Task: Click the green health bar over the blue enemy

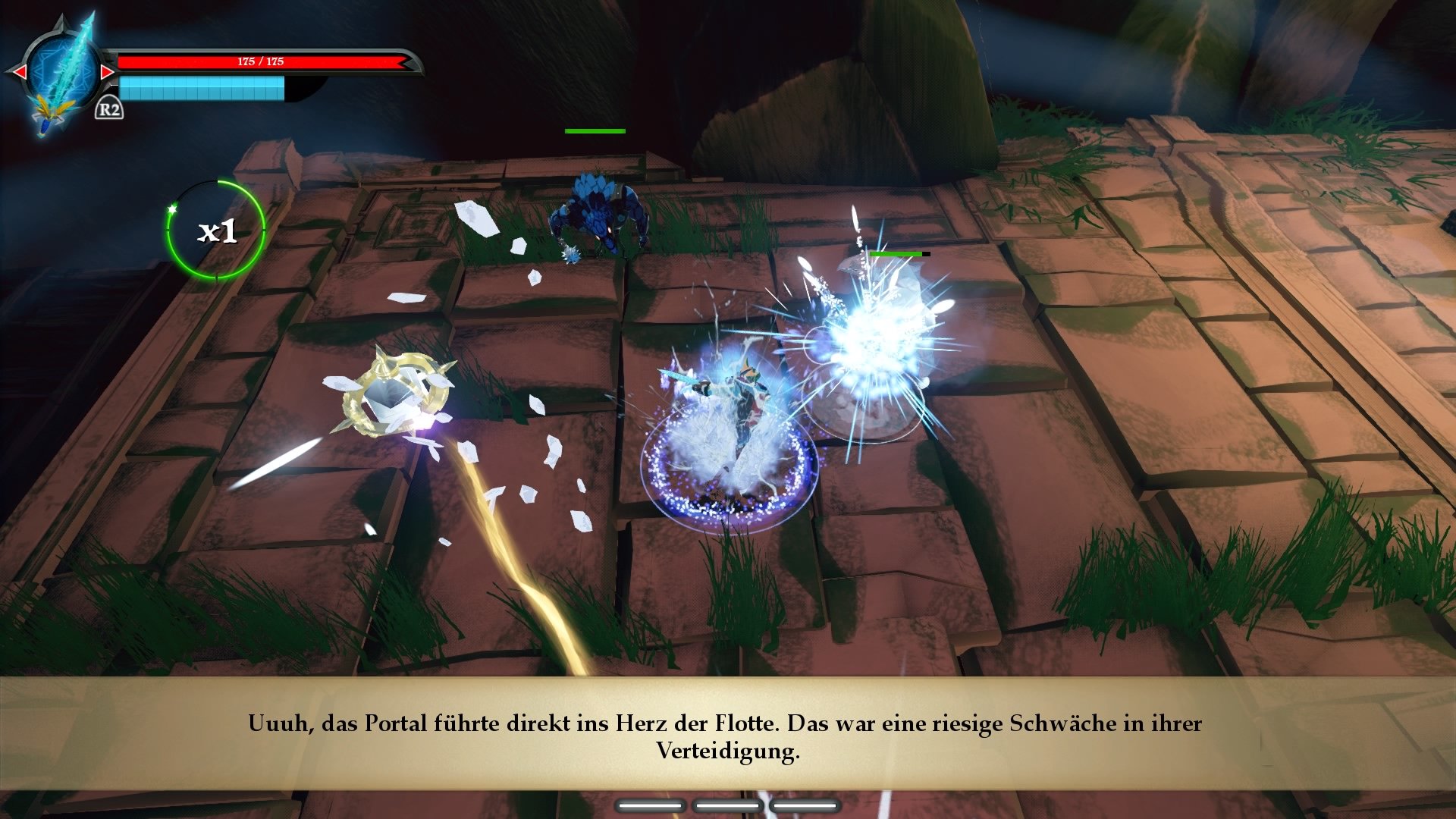Action: pos(594,132)
